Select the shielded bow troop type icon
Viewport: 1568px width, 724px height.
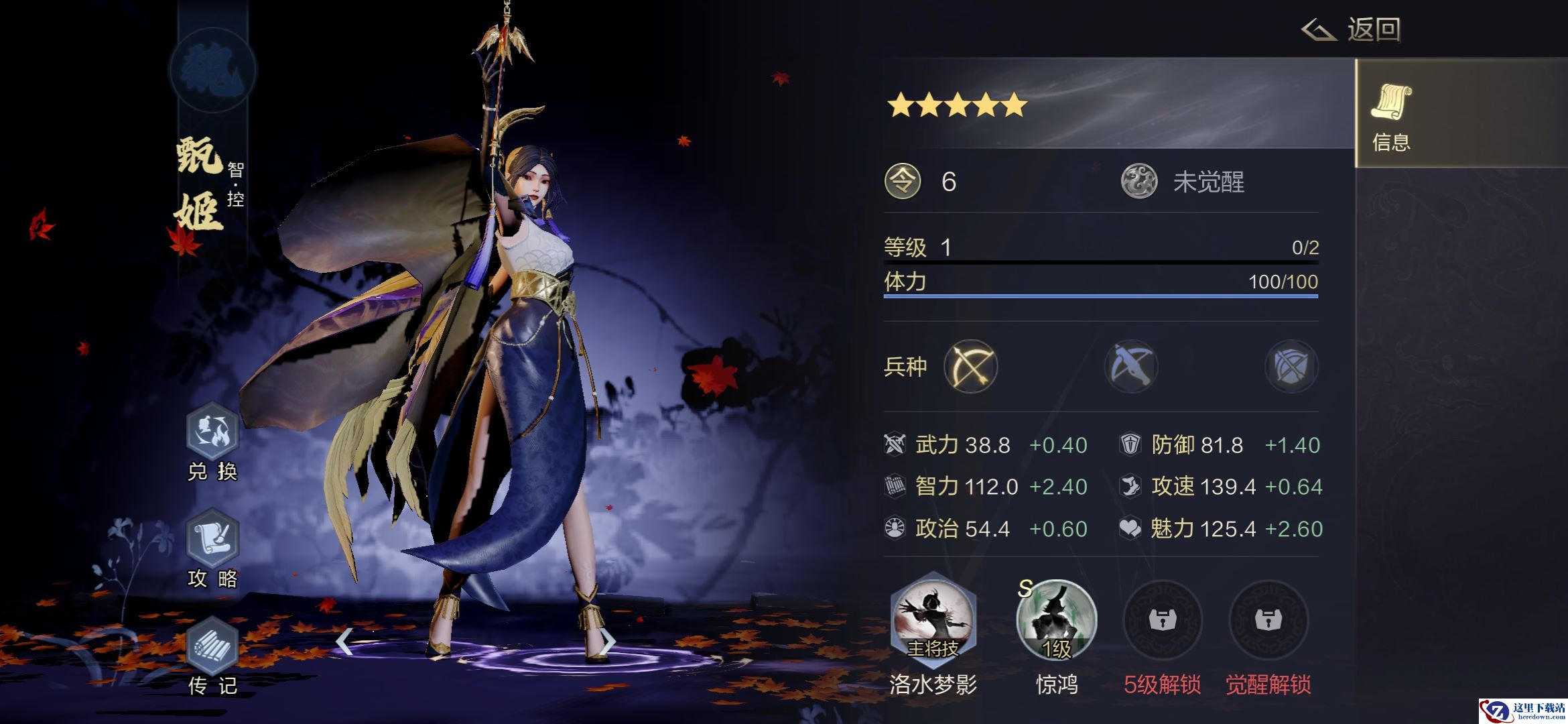[x=1291, y=367]
